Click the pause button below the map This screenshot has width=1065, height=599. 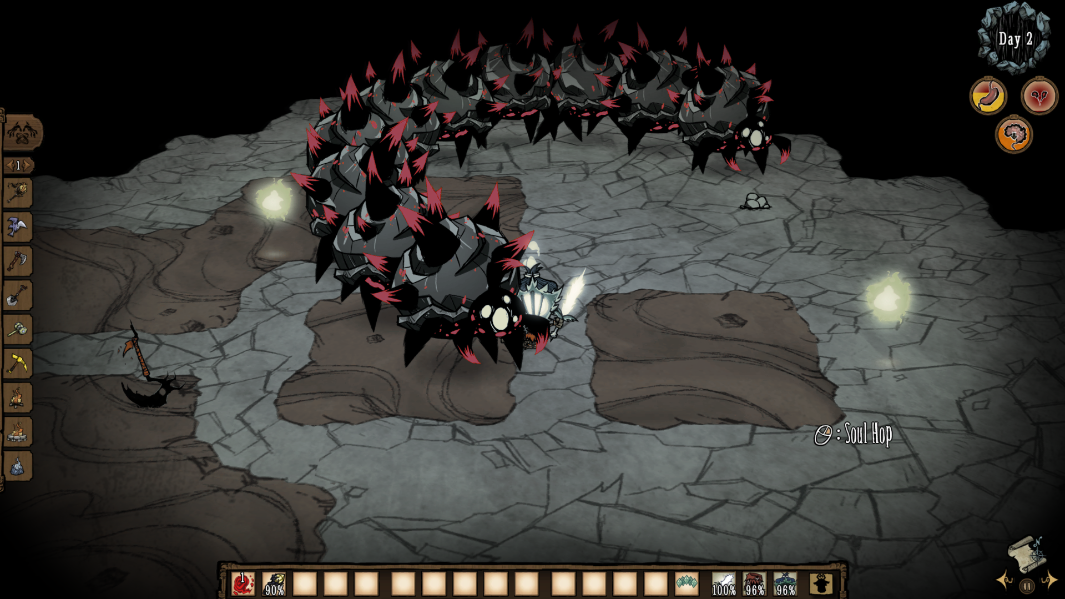coord(1027,585)
